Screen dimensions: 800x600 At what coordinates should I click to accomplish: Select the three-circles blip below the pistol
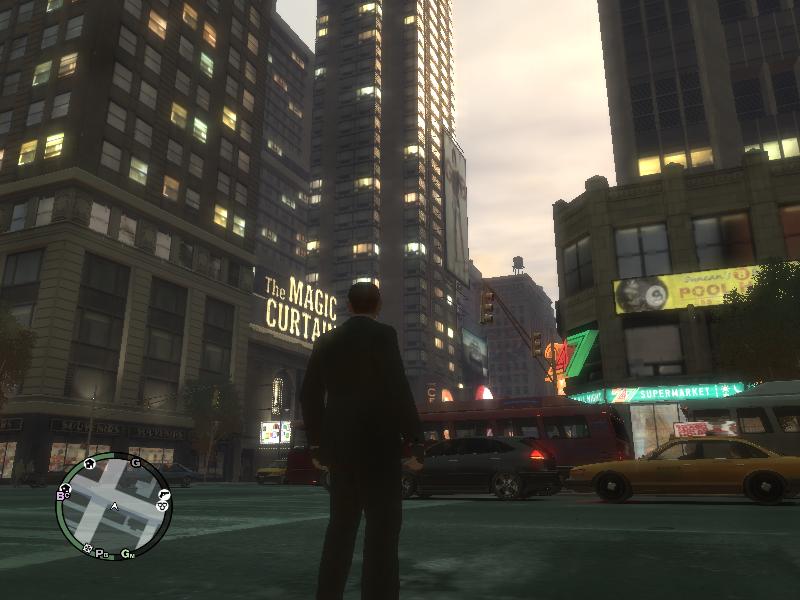coord(161,506)
